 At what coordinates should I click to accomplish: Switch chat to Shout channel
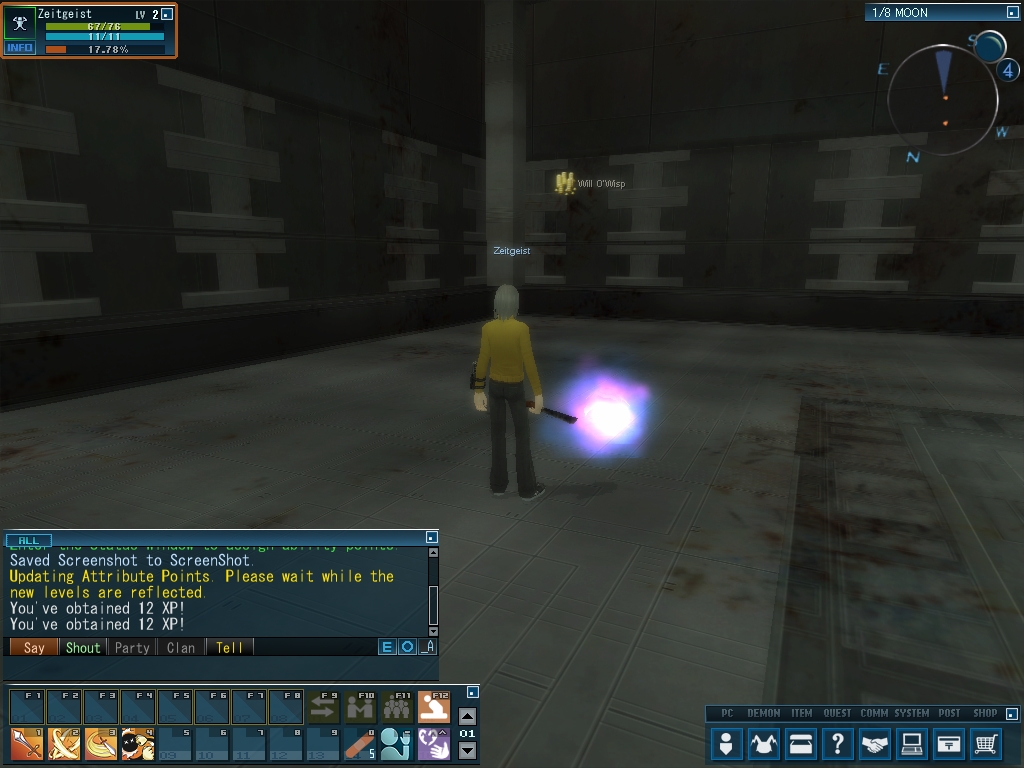tap(83, 647)
